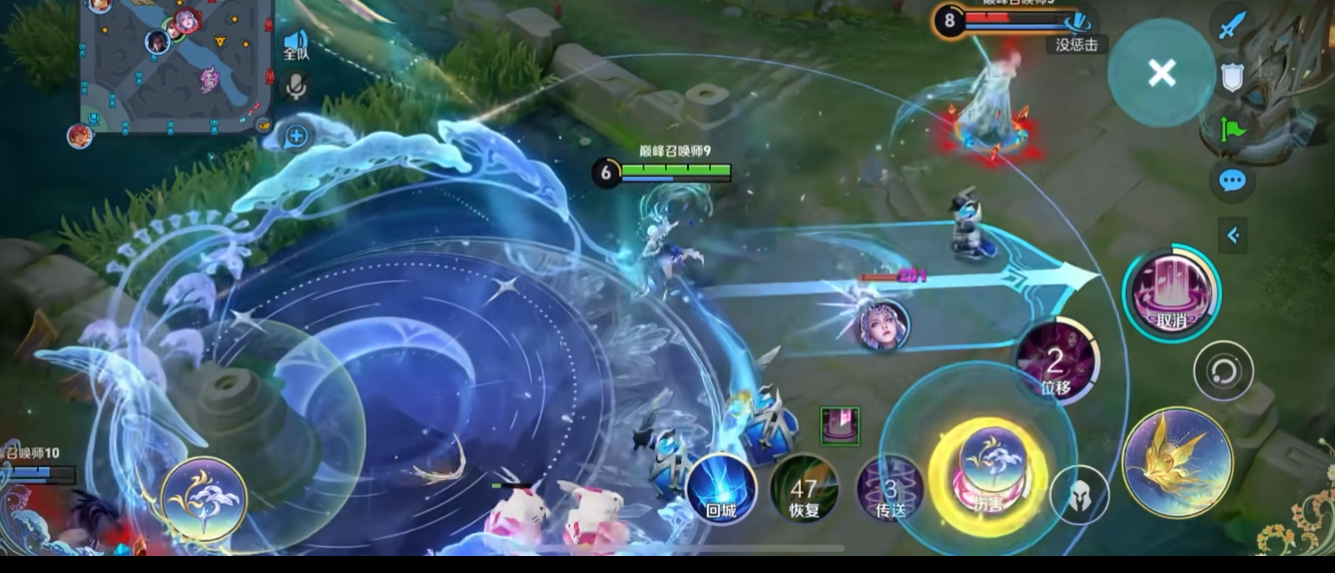Open the blue chat bubble messages
The width and height of the screenshot is (1335, 573).
(1232, 181)
